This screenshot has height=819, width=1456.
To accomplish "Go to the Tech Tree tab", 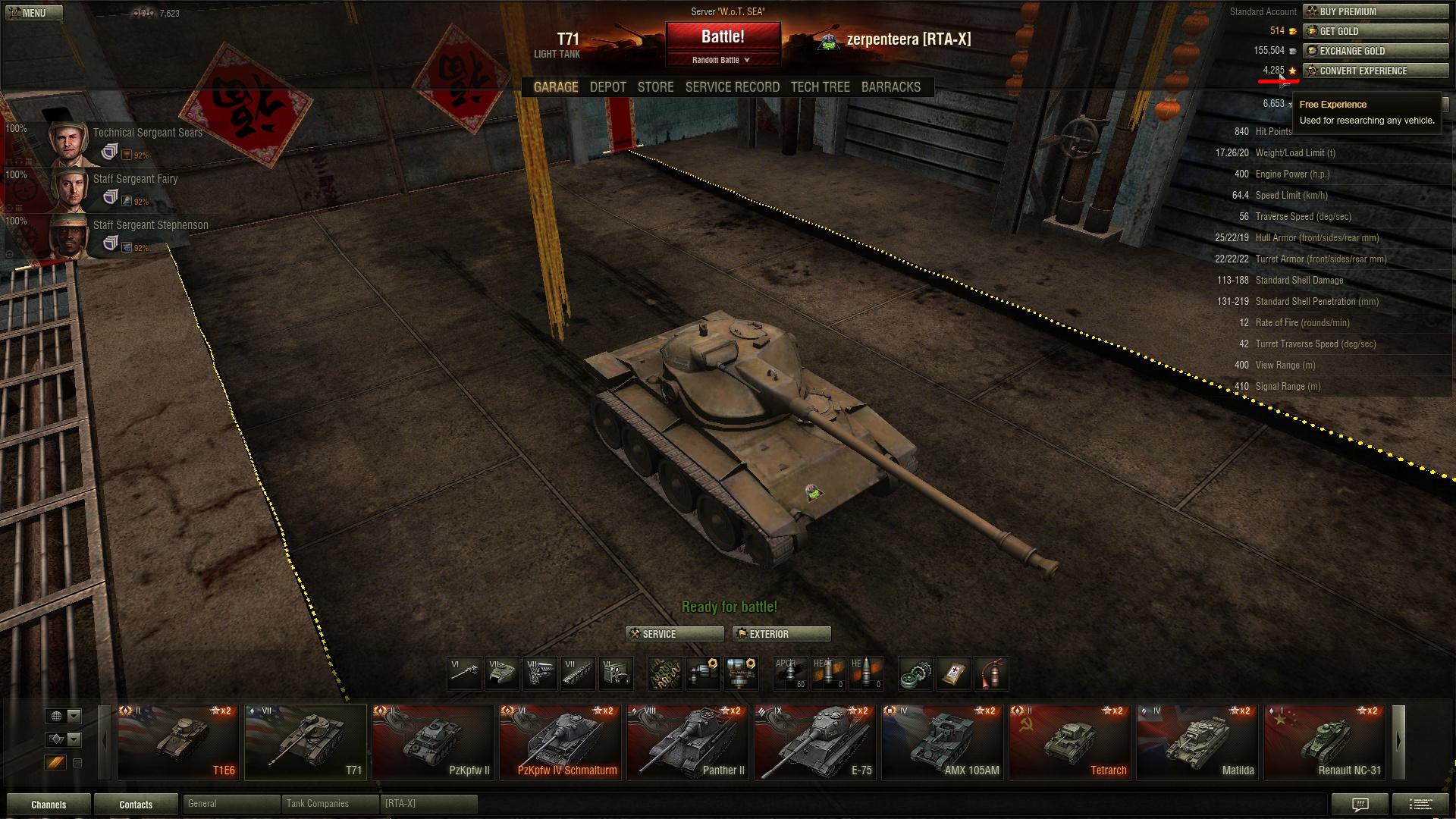I will (820, 87).
